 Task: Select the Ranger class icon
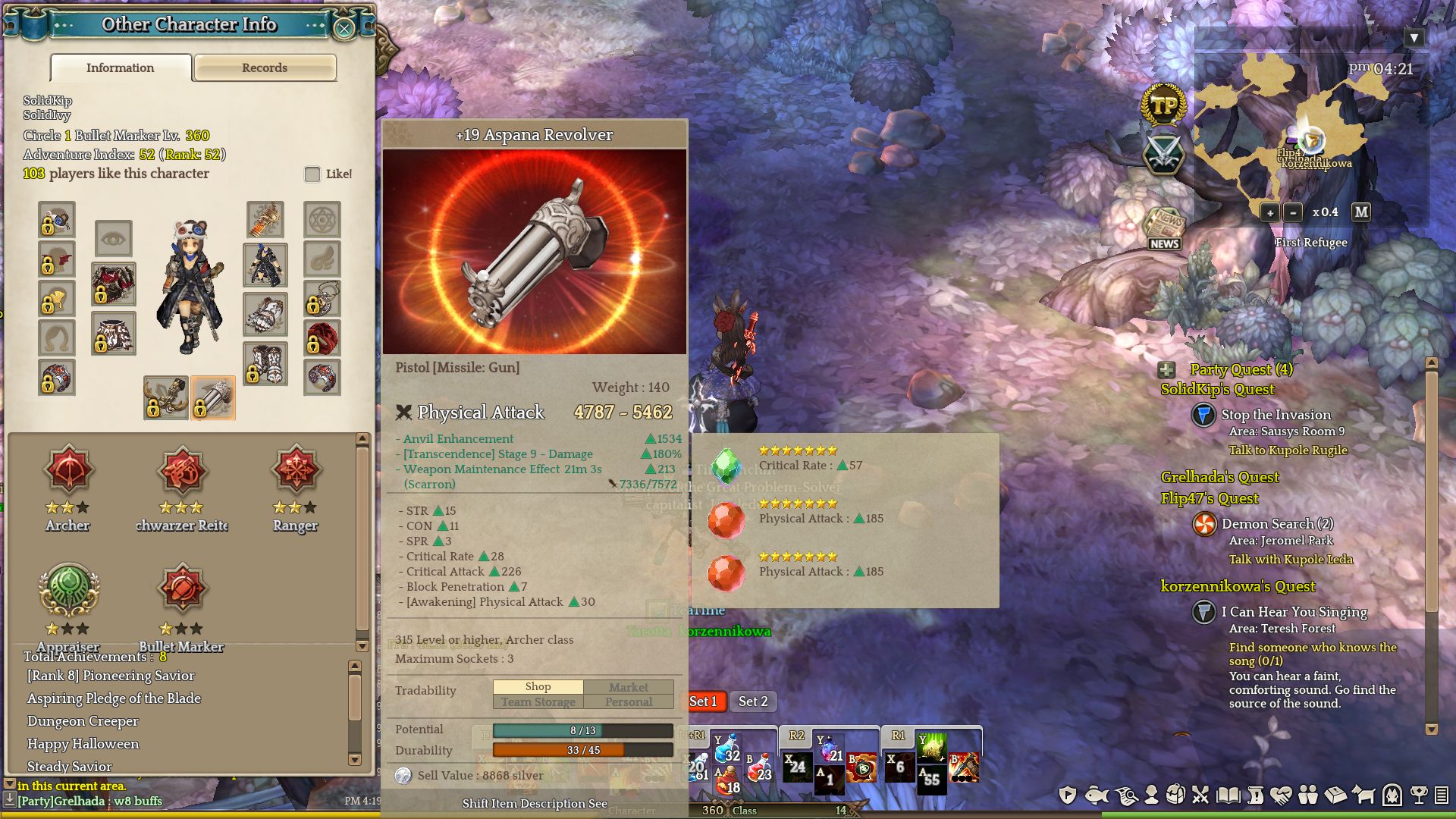(296, 470)
